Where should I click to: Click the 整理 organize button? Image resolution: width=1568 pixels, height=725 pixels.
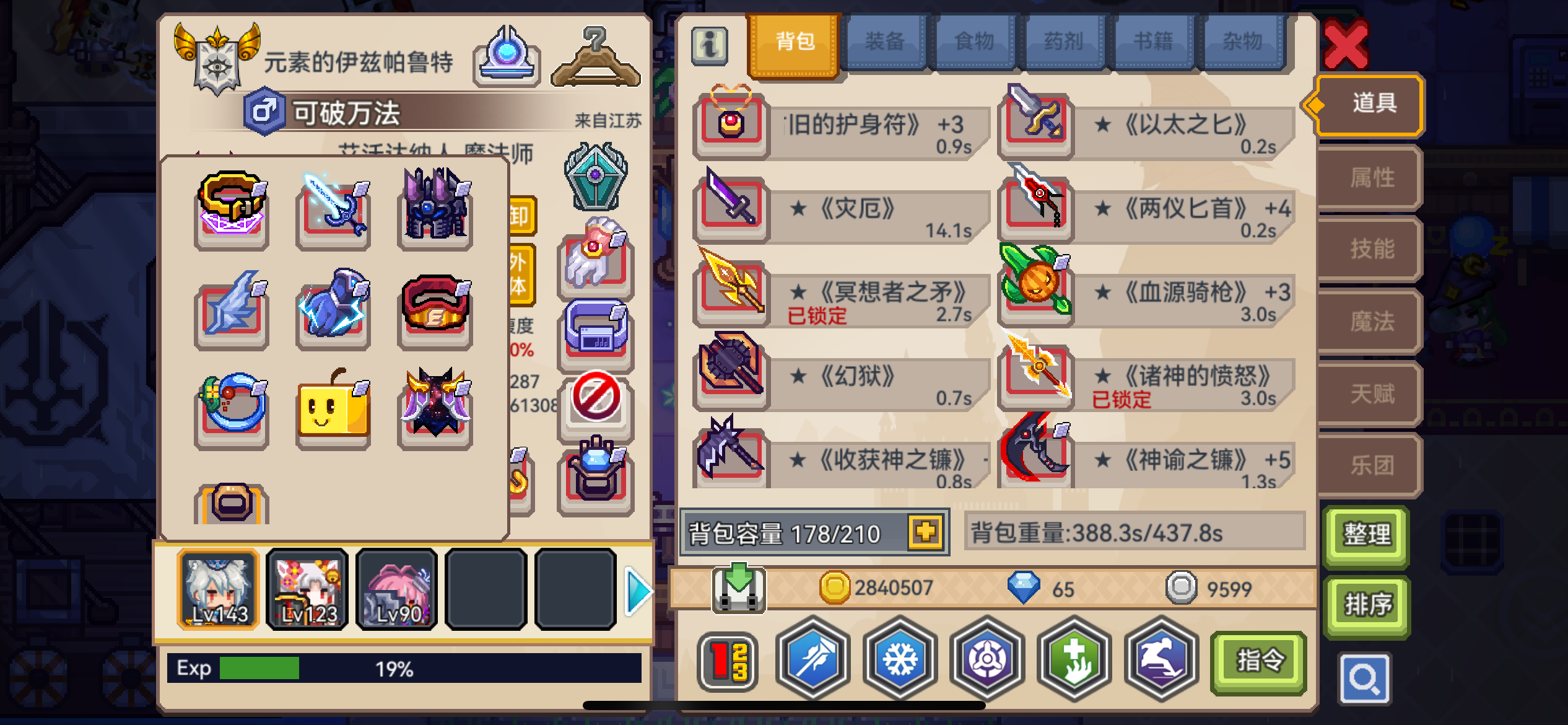pyautogui.click(x=1365, y=534)
